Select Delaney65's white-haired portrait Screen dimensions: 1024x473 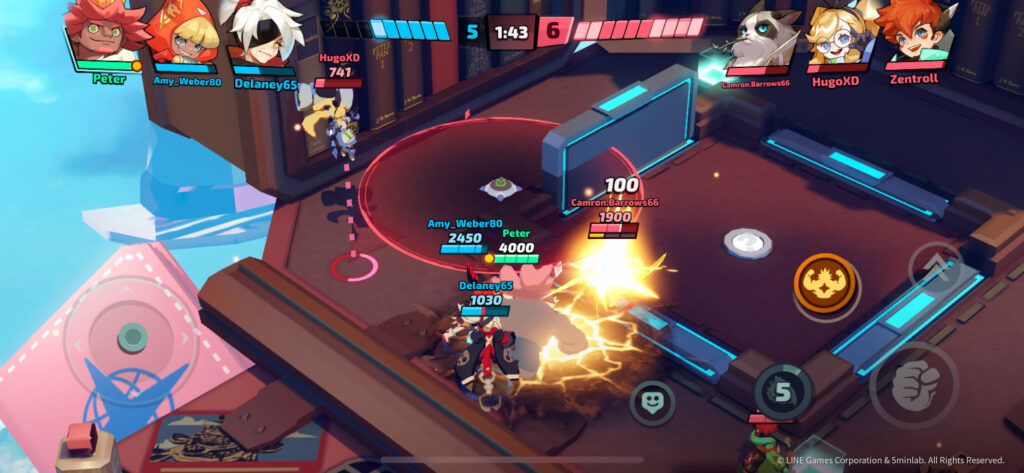263,34
